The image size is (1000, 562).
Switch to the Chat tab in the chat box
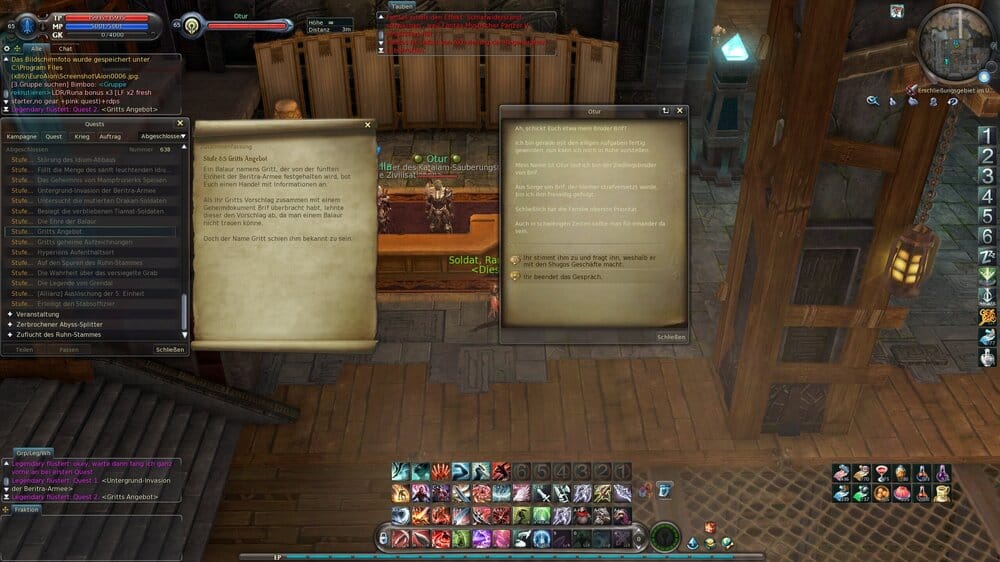65,48
